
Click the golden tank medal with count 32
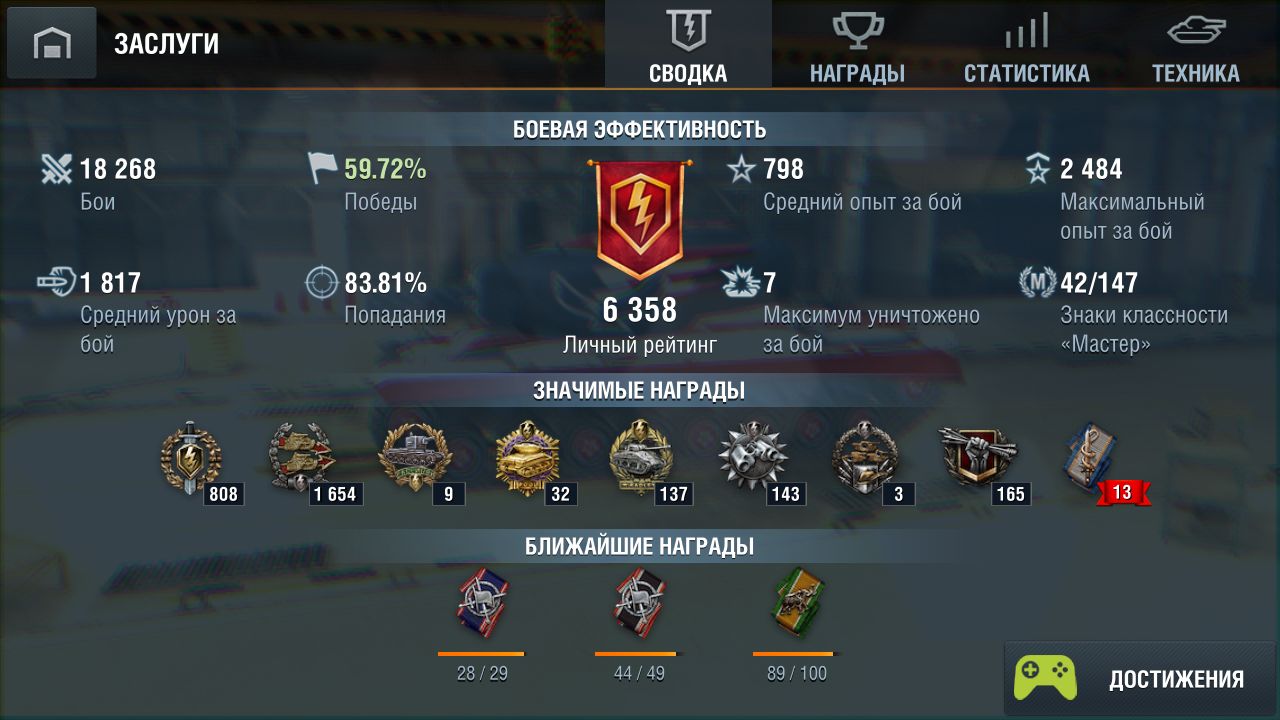[x=527, y=460]
